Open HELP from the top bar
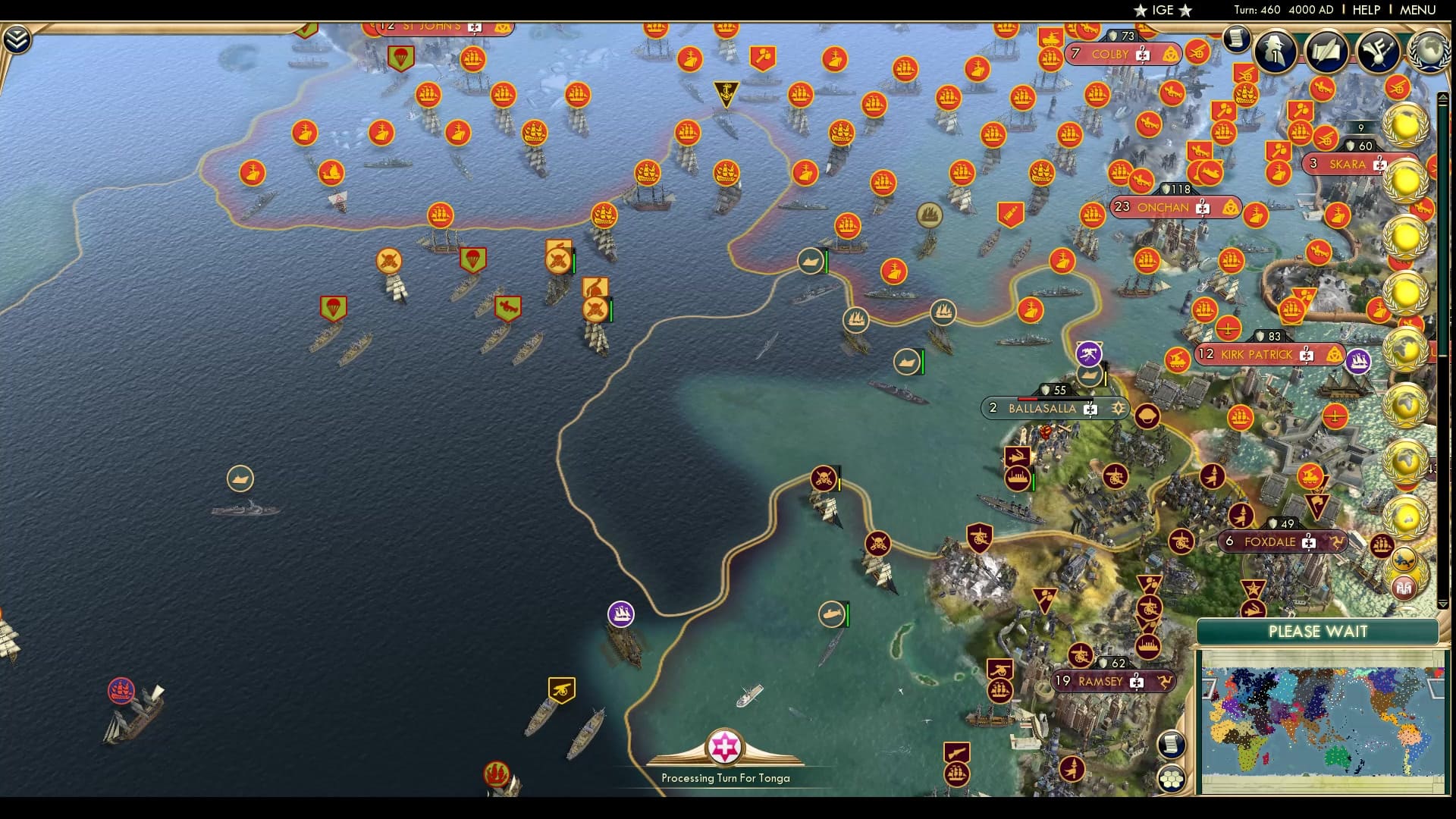 [1365, 9]
